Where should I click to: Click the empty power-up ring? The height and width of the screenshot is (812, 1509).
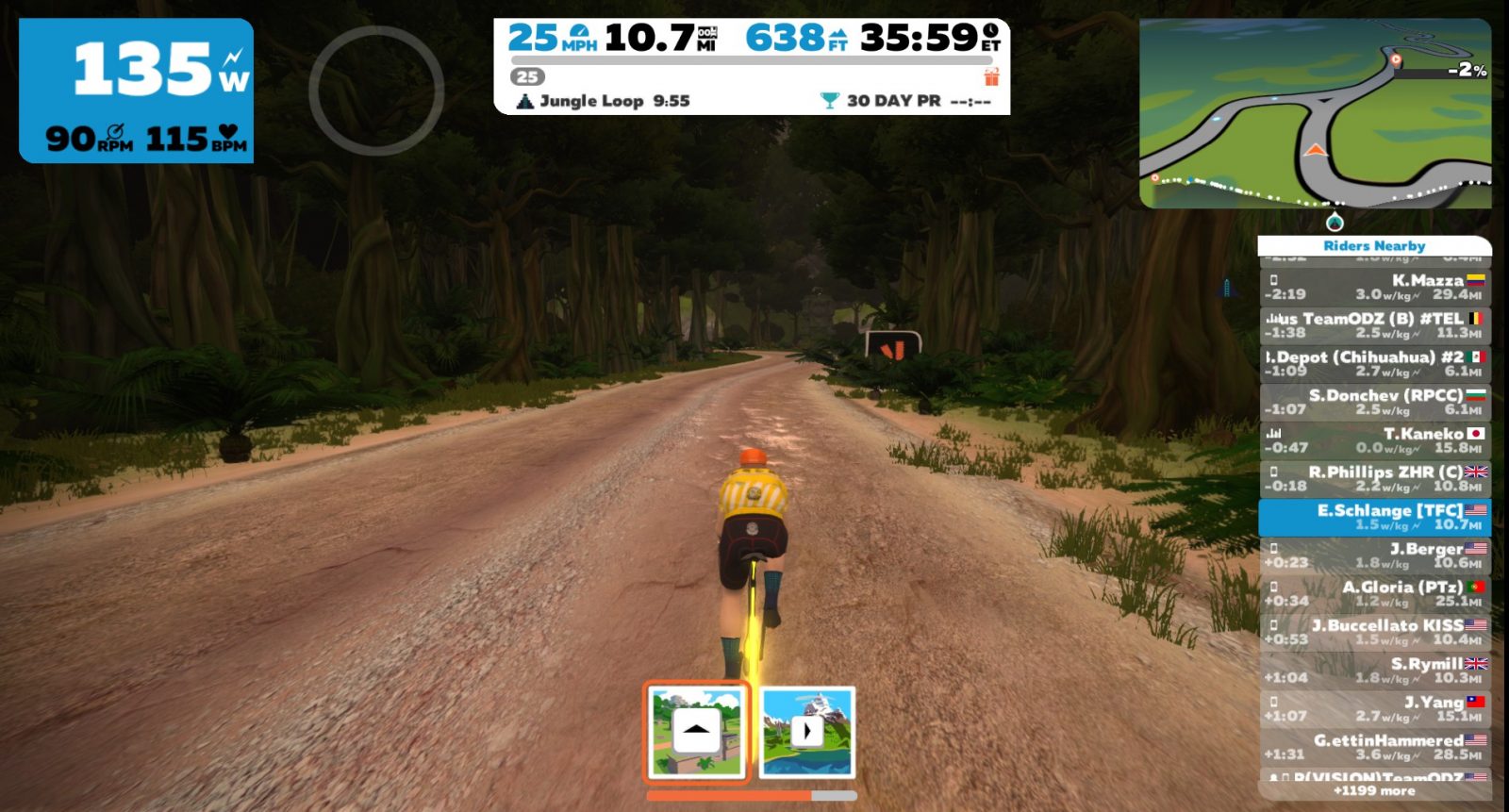point(376,91)
